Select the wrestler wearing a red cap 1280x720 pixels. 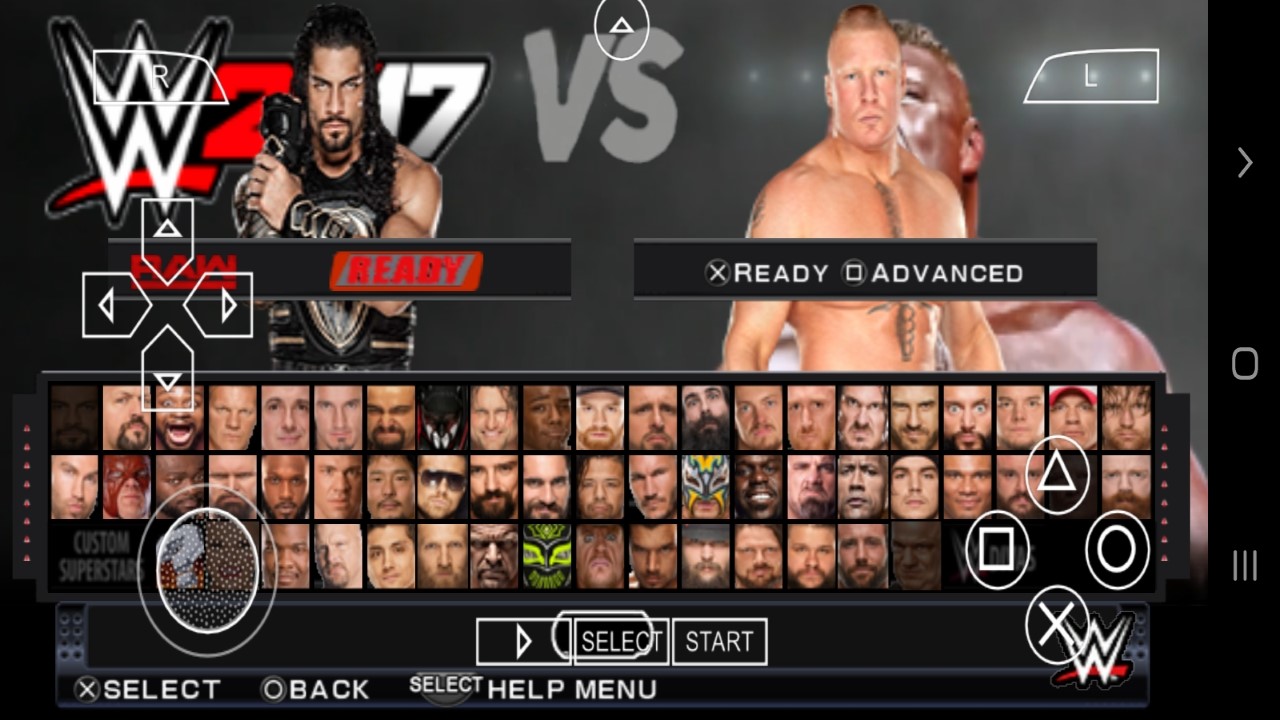[1073, 417]
